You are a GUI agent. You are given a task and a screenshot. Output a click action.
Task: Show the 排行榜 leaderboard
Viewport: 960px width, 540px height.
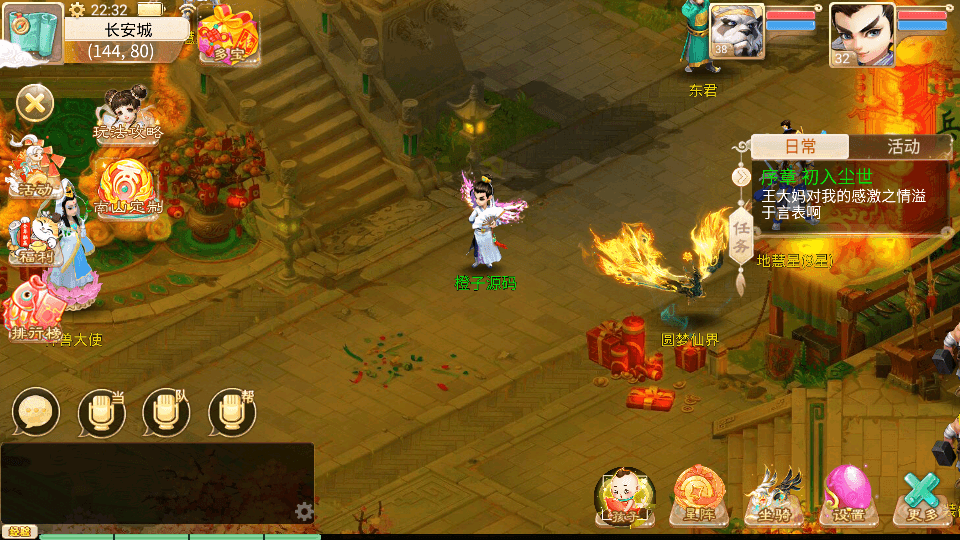tap(32, 312)
